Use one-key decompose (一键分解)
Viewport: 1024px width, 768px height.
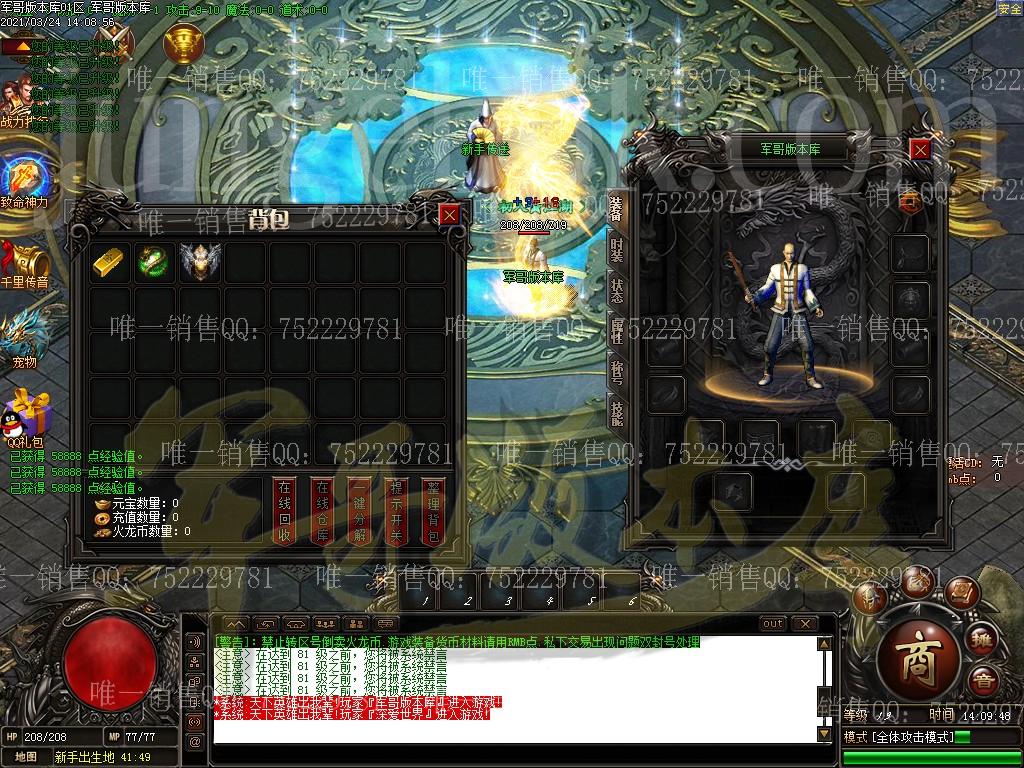point(359,510)
